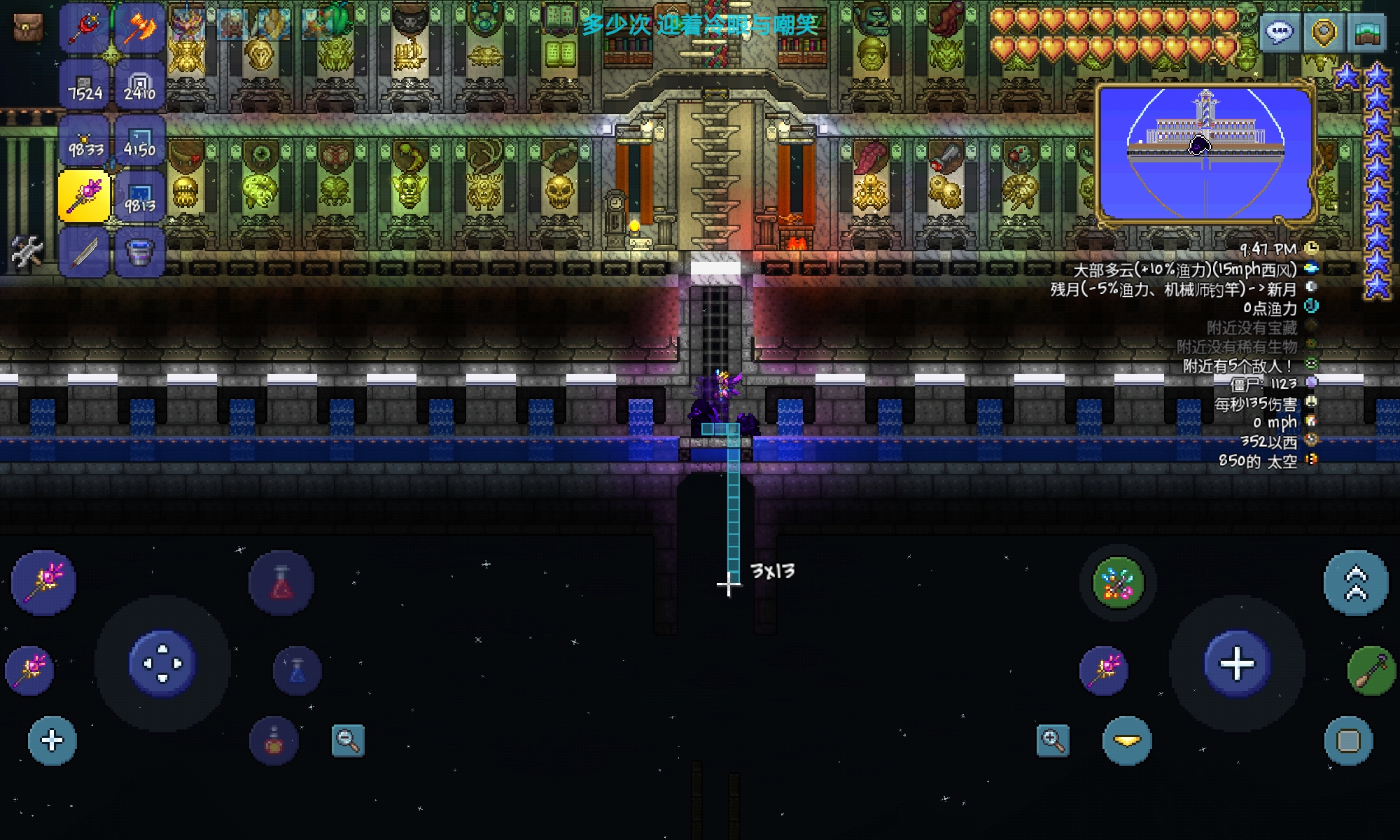Click the minimap in the gold frame
Image resolution: width=1400 pixels, height=840 pixels.
pos(1205,153)
